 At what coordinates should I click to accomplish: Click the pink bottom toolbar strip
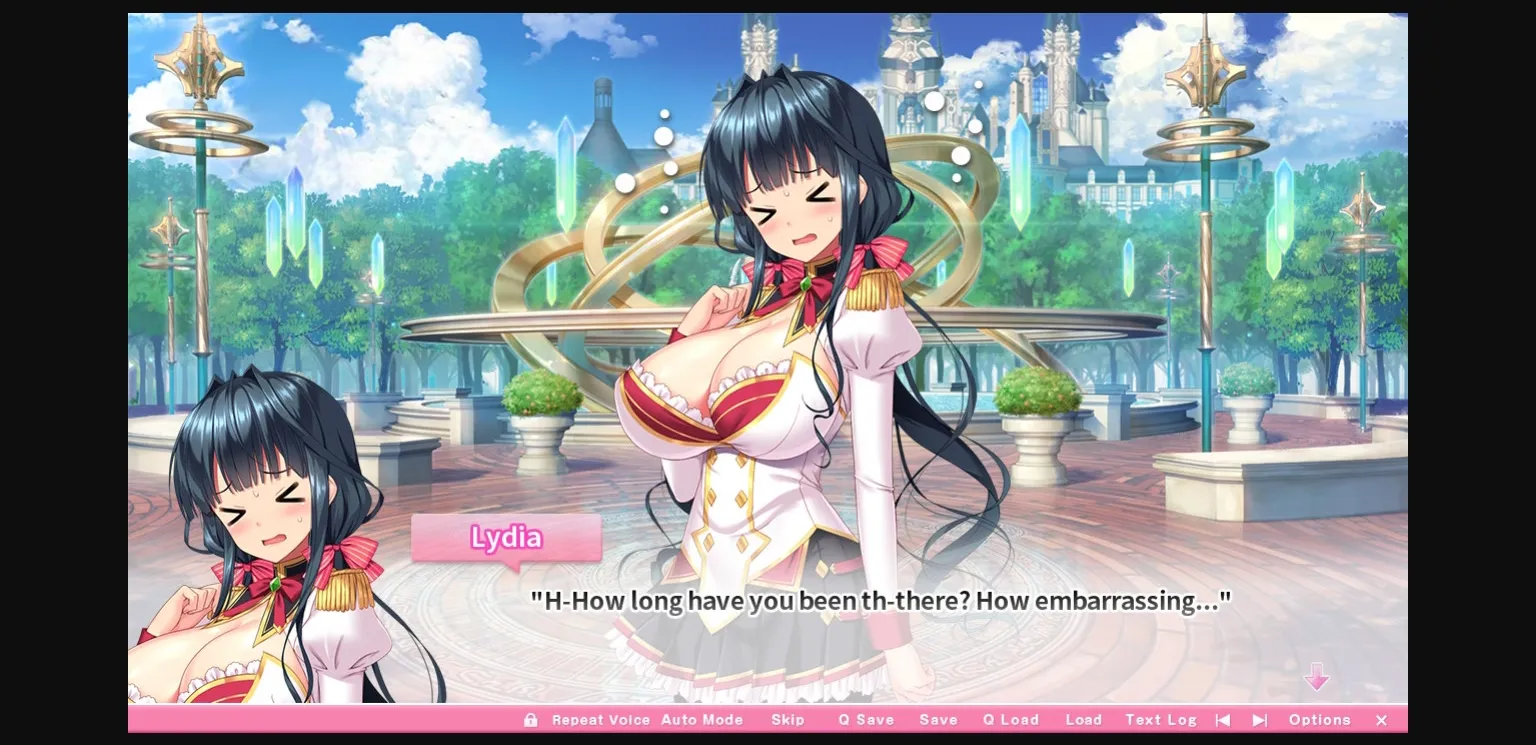pos(300,719)
